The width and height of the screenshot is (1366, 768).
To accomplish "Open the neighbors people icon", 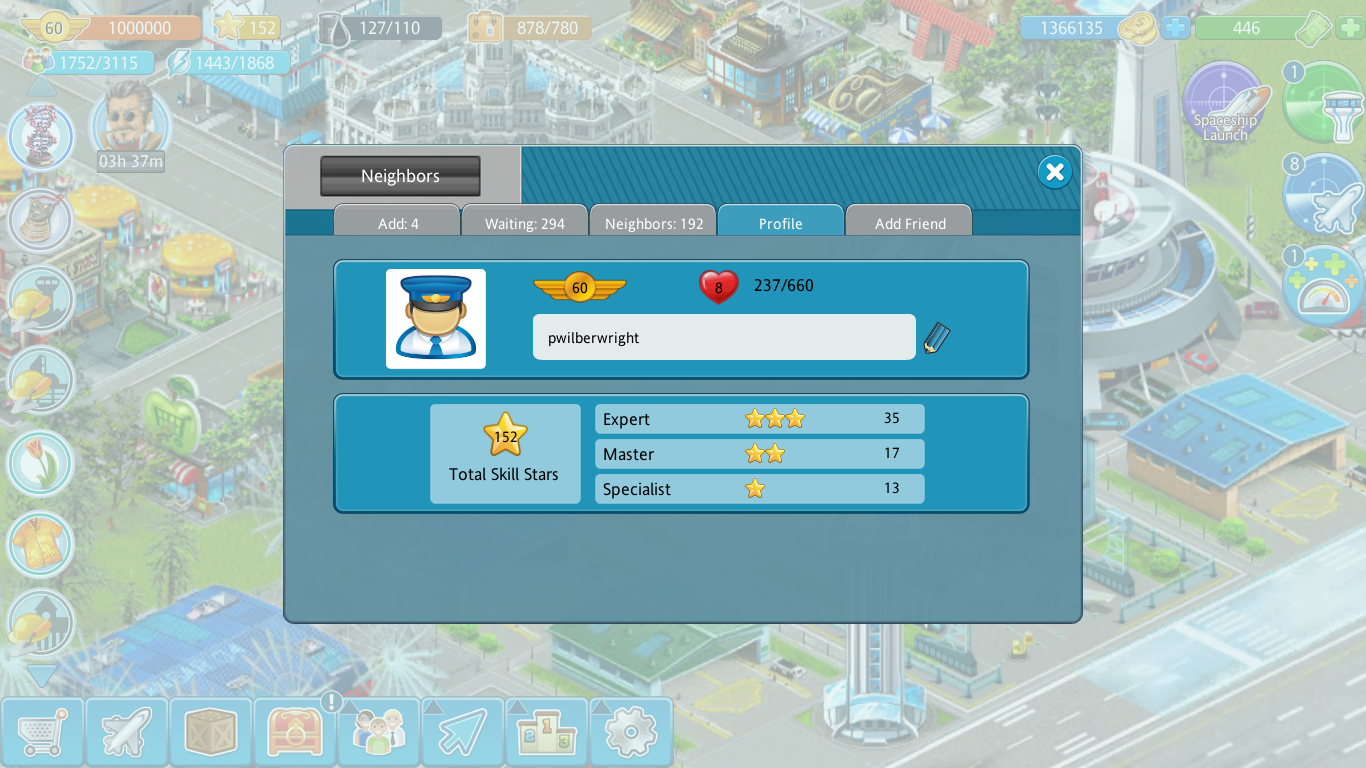I will [x=378, y=733].
